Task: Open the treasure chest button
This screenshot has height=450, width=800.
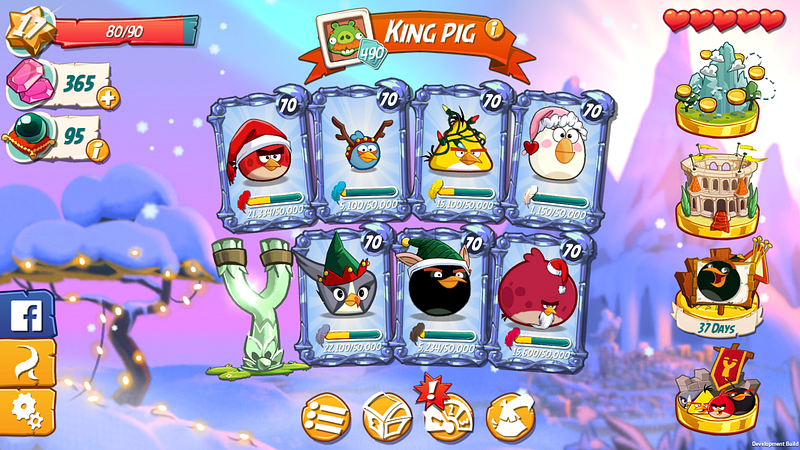Action: point(386,414)
